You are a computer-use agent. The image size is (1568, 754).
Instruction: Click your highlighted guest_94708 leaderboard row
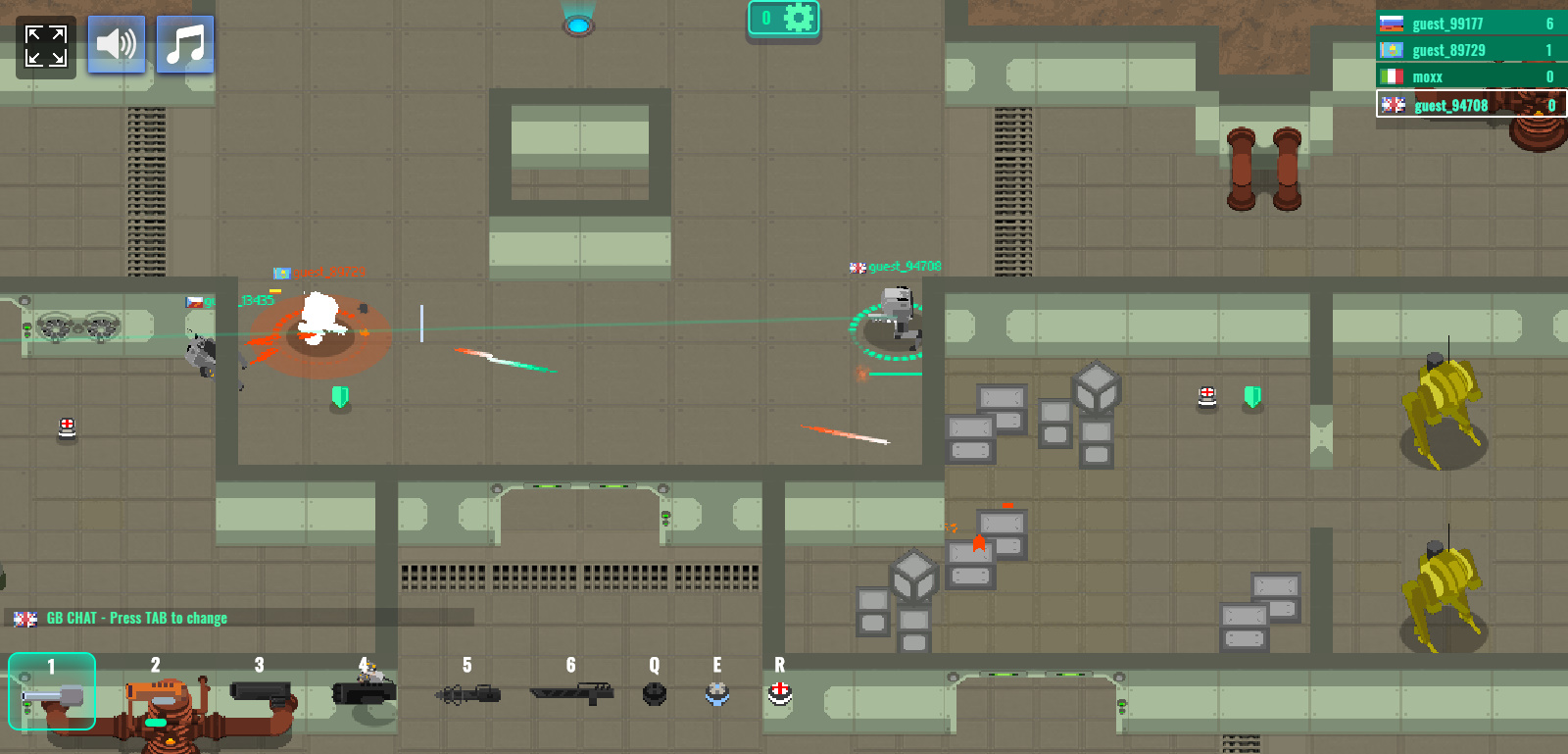click(x=1467, y=104)
